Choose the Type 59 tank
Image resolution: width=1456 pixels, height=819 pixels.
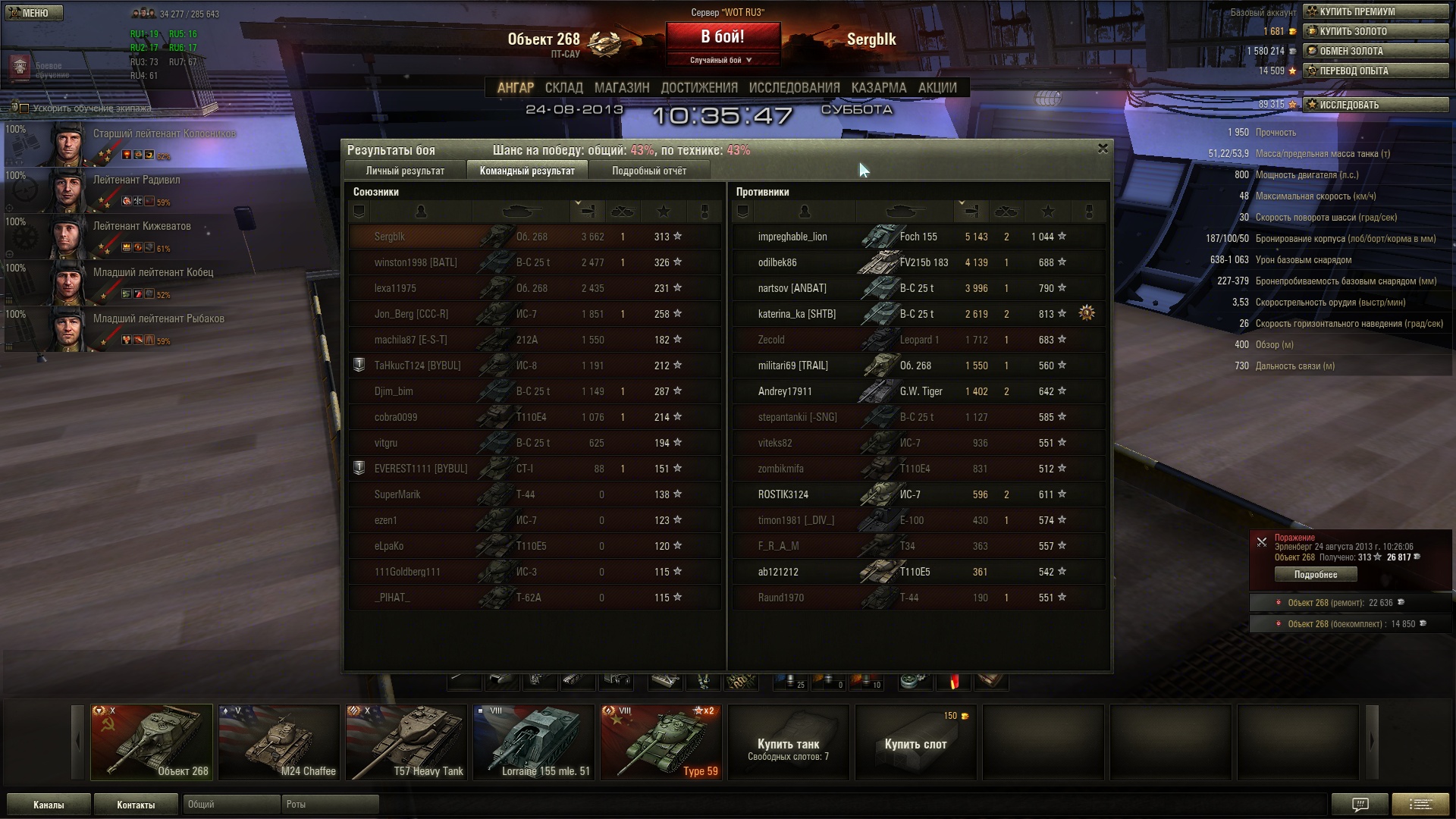[661, 742]
